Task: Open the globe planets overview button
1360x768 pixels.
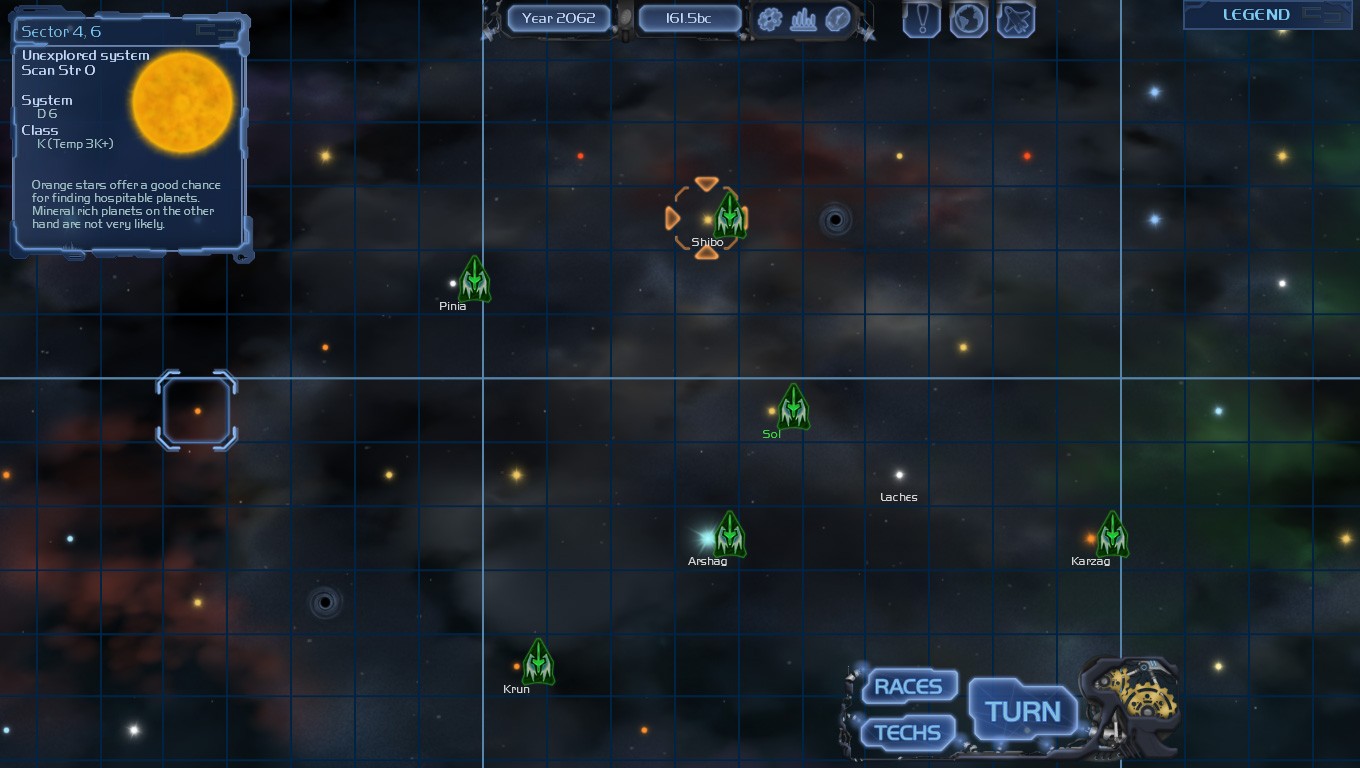Action: [x=968, y=19]
